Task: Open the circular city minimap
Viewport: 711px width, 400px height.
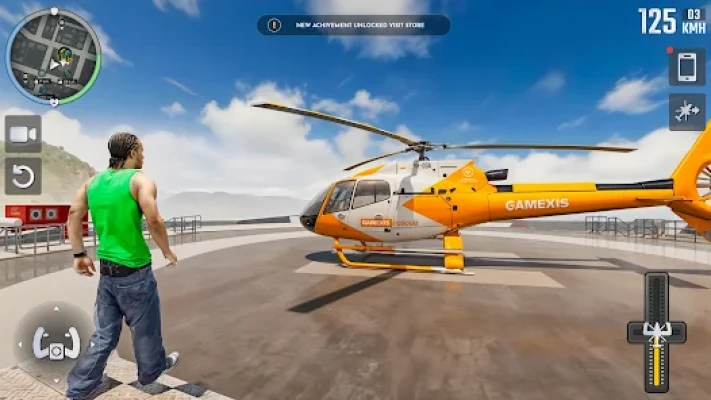Action: (53, 56)
